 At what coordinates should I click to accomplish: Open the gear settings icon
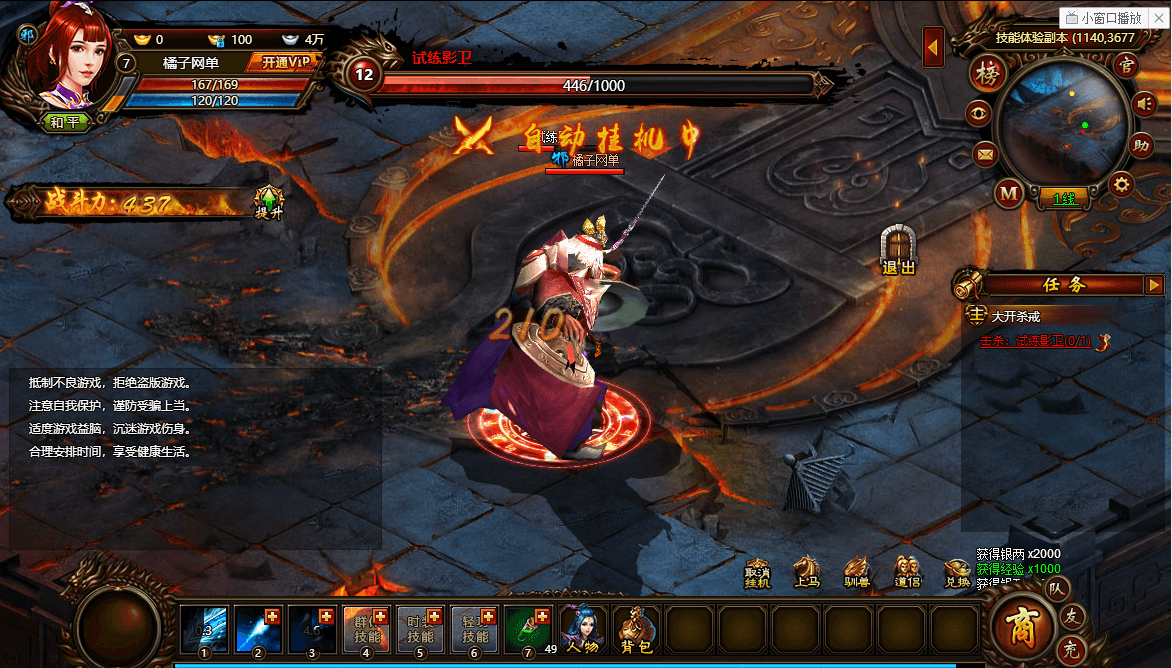[x=1121, y=184]
